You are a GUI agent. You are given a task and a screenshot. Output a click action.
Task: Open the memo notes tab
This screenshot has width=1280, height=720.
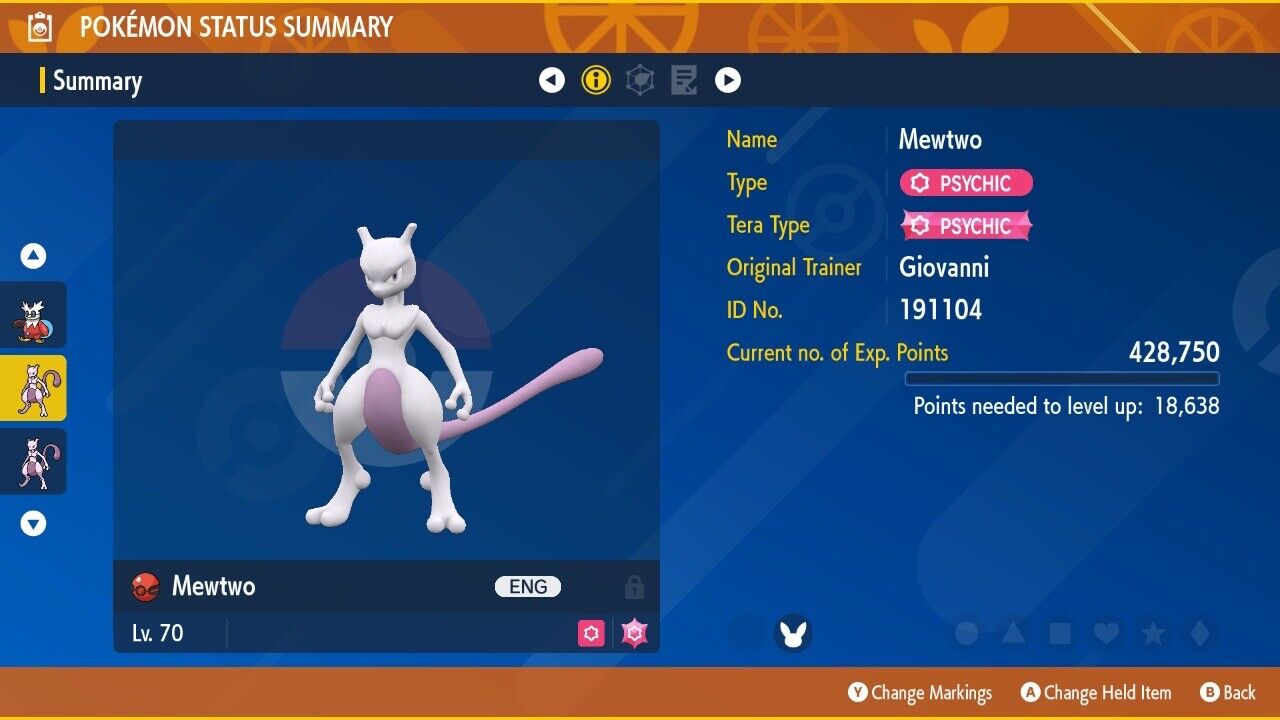684,81
